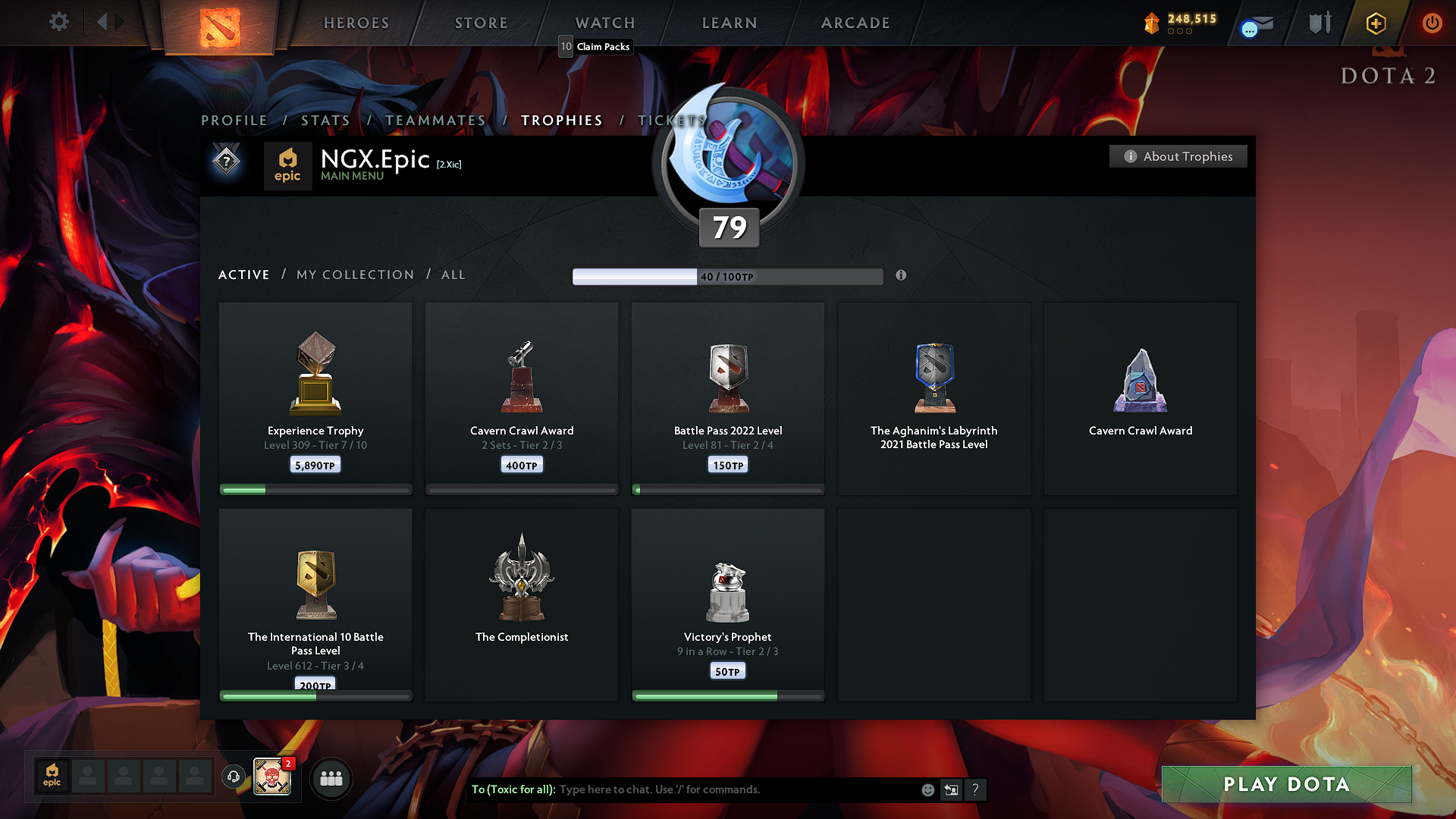Select the Experience Trophy tile
The image size is (1456, 819).
click(315, 398)
